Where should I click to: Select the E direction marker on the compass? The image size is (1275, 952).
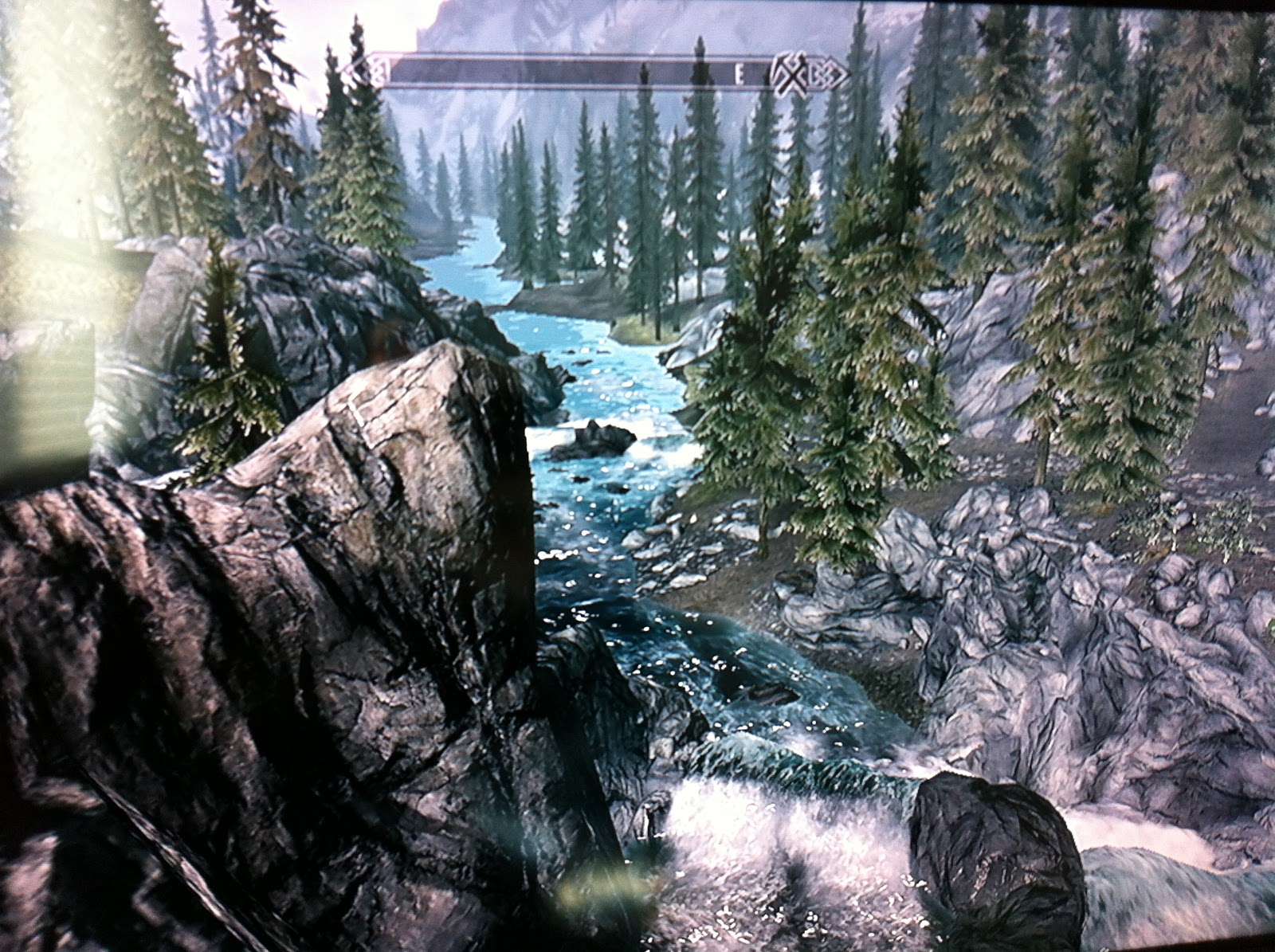tap(739, 75)
